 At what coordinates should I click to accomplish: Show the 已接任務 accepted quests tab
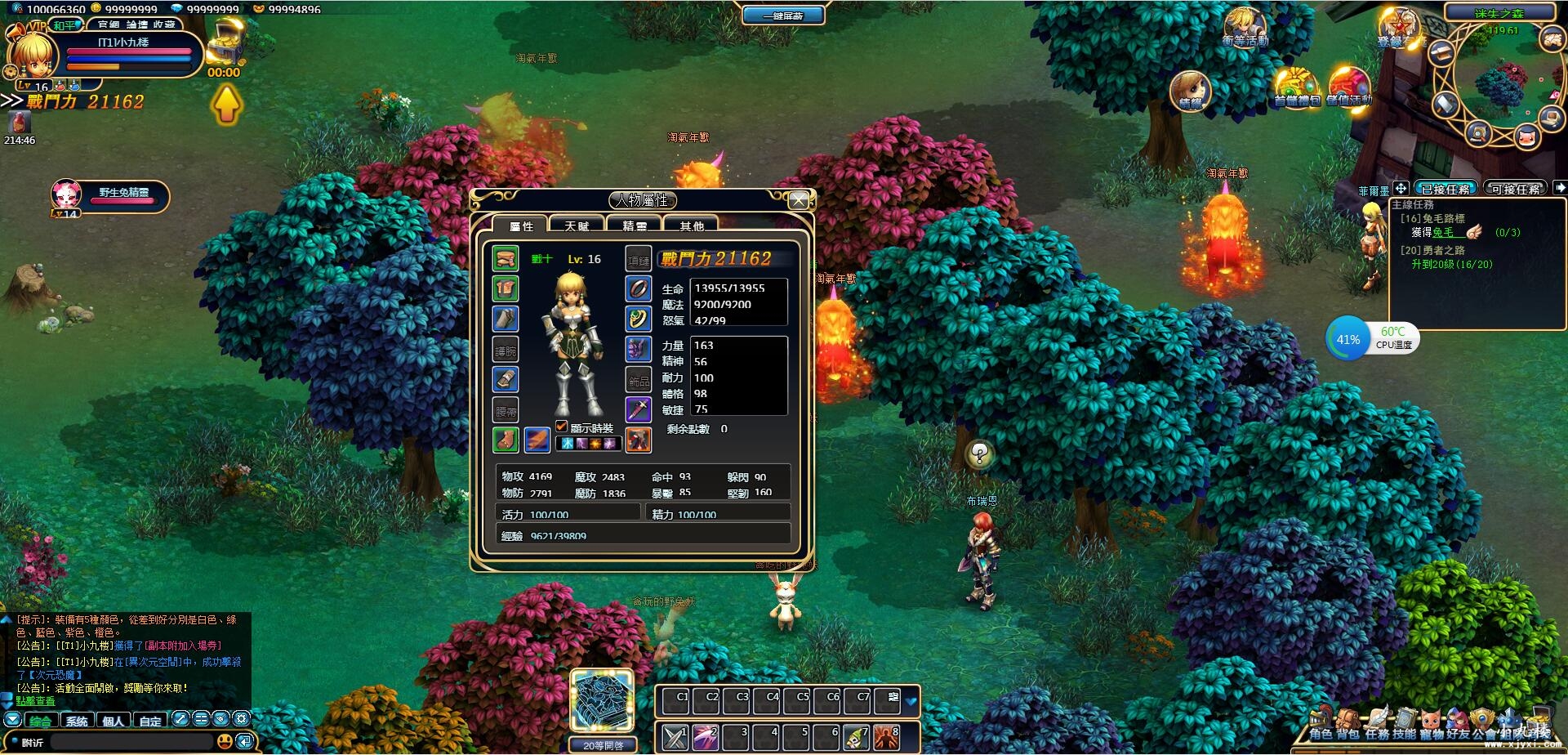(1445, 189)
